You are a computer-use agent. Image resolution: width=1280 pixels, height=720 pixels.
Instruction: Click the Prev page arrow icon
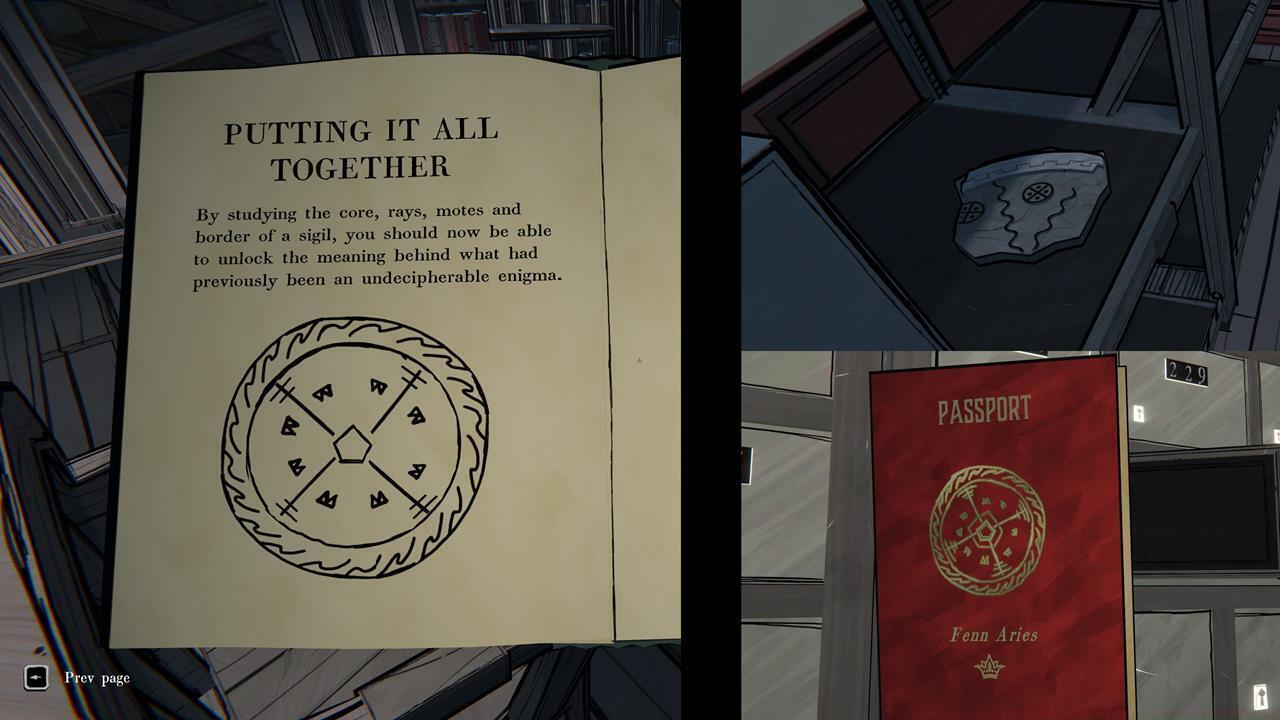pyautogui.click(x=35, y=678)
